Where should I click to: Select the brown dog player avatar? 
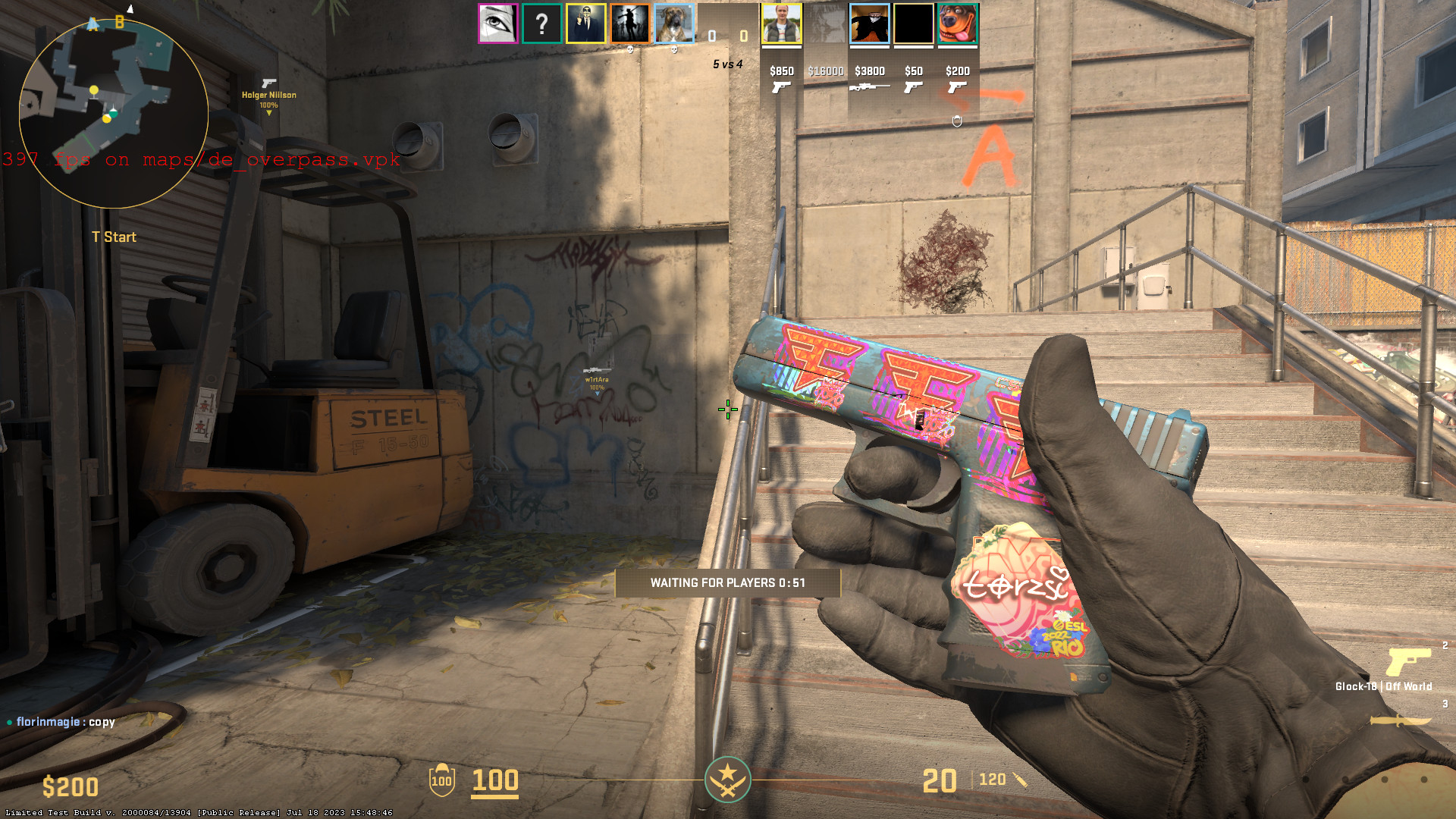(673, 24)
